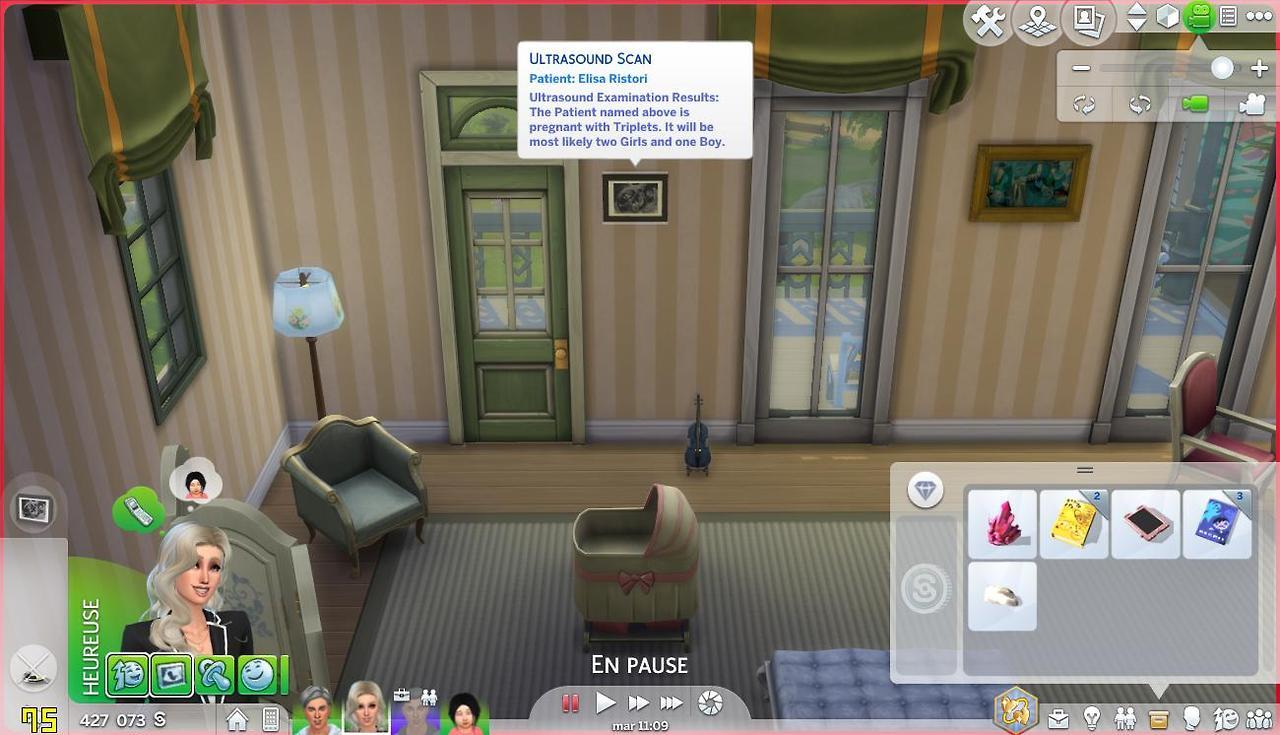Select the black-haired toddler household portrait

tap(462, 712)
